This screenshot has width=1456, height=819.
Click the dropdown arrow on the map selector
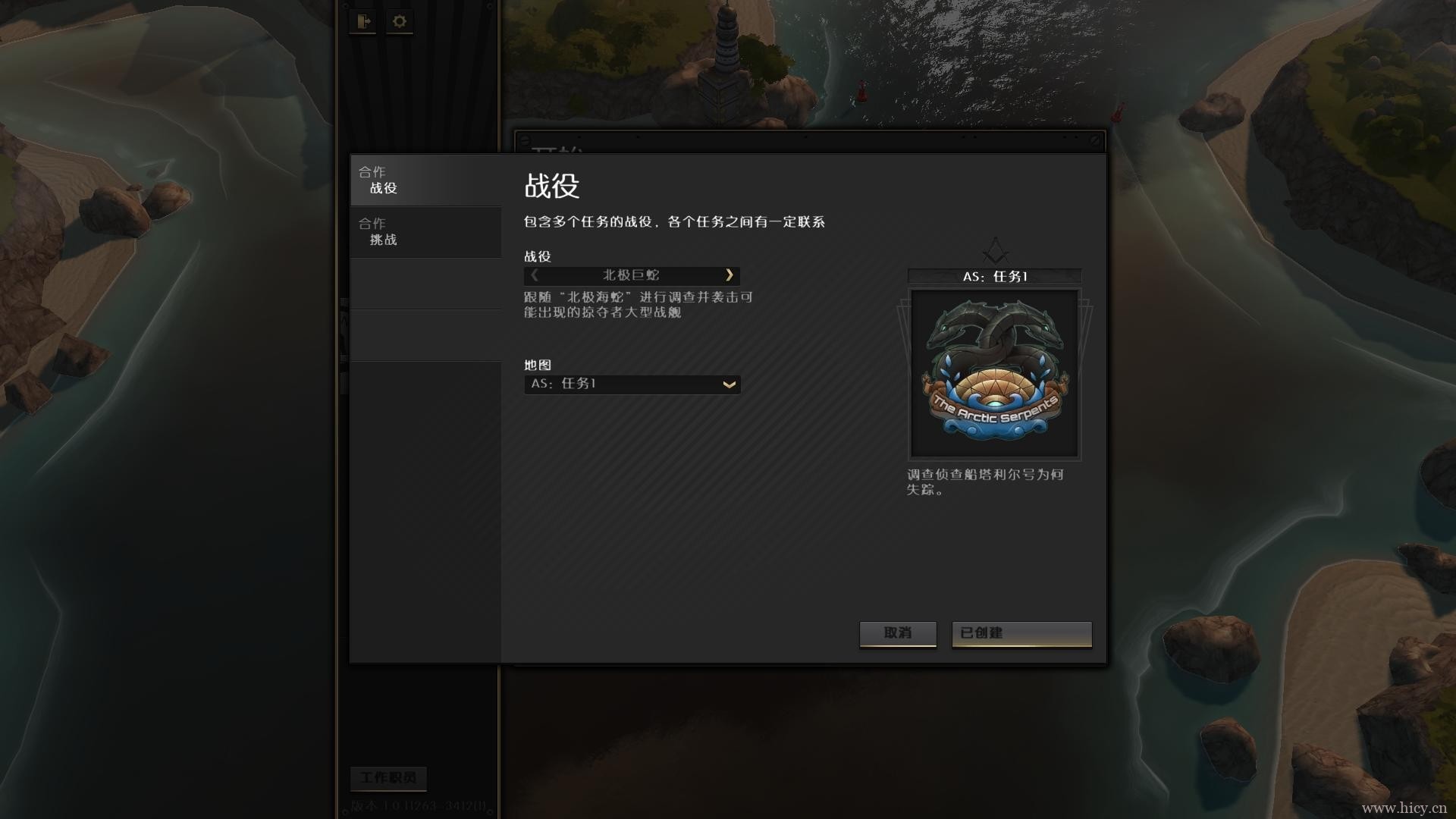728,384
